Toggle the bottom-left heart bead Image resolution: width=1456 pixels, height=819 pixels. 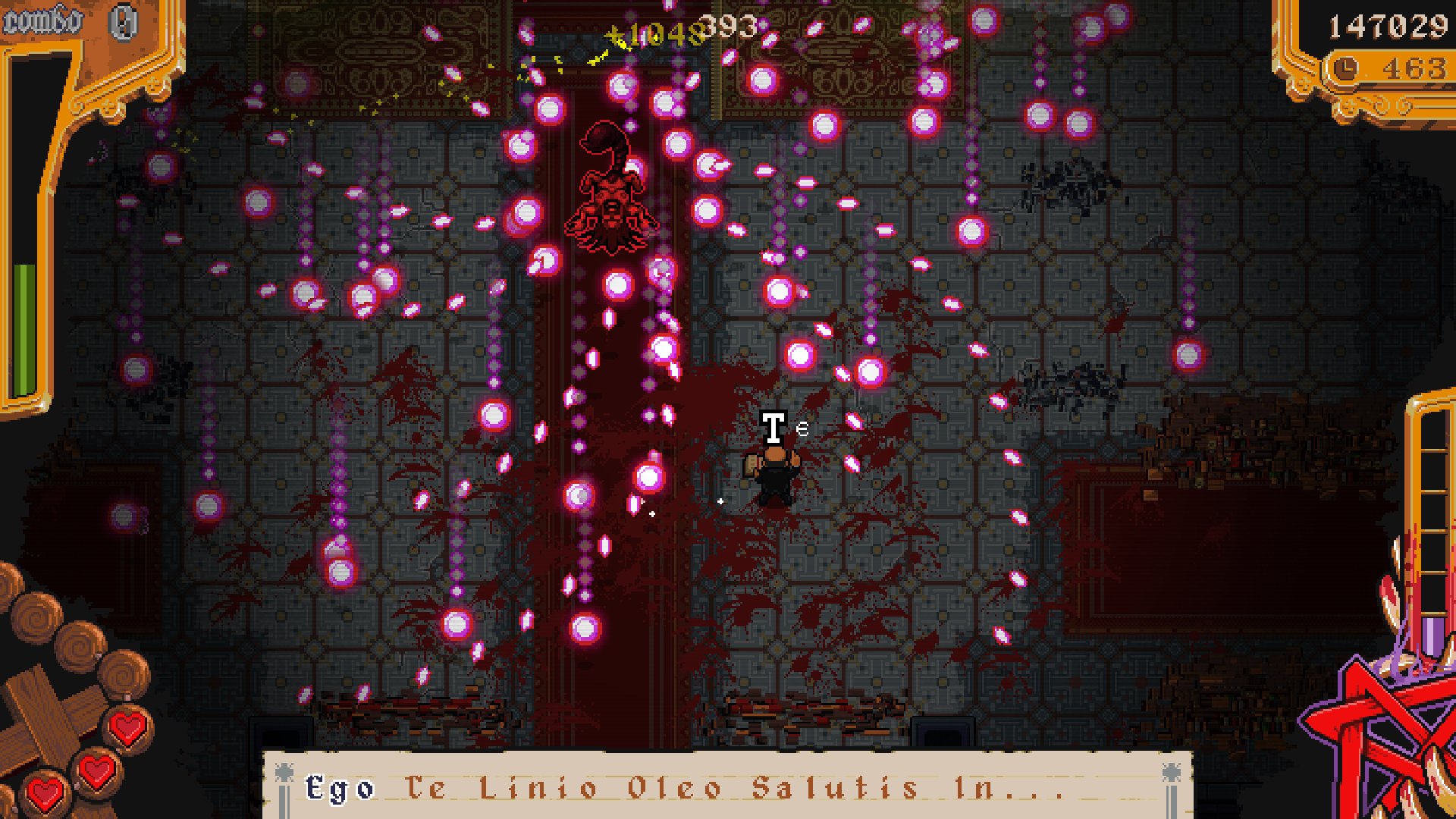point(47,794)
